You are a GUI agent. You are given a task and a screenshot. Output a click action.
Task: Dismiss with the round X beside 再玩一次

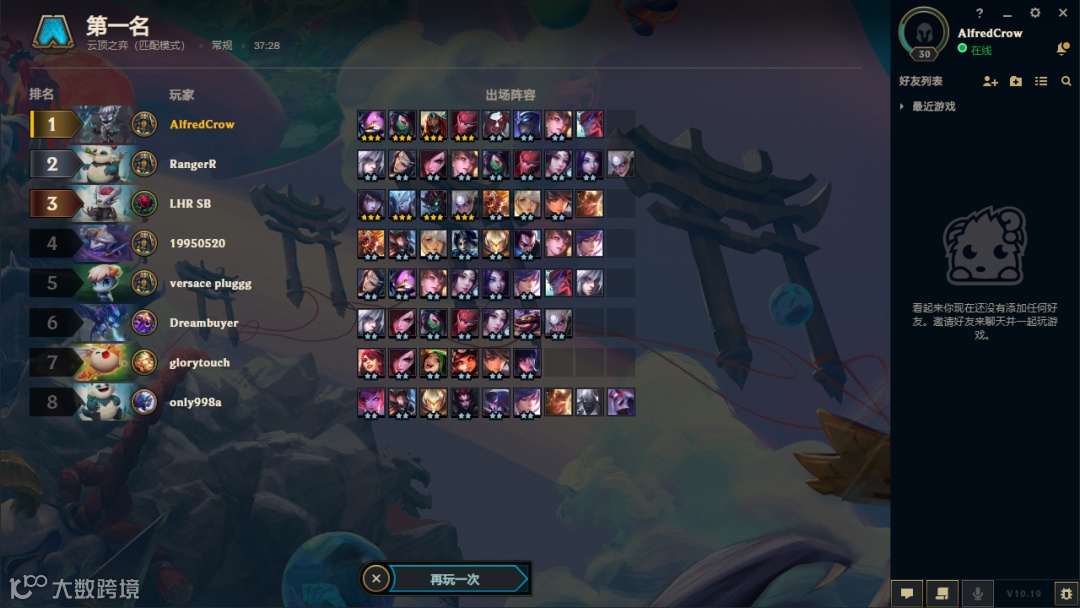coord(375,578)
